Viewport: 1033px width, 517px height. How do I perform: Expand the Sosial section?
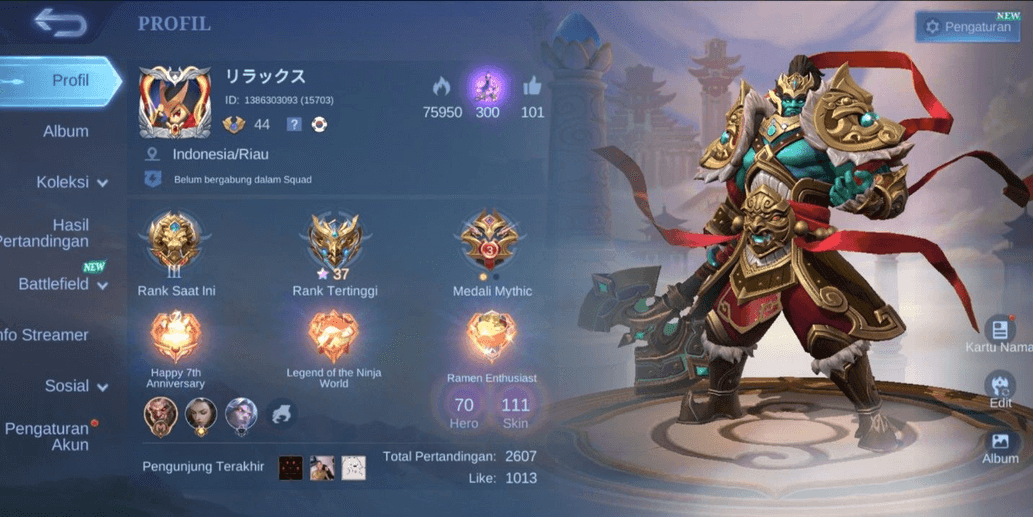[76, 386]
